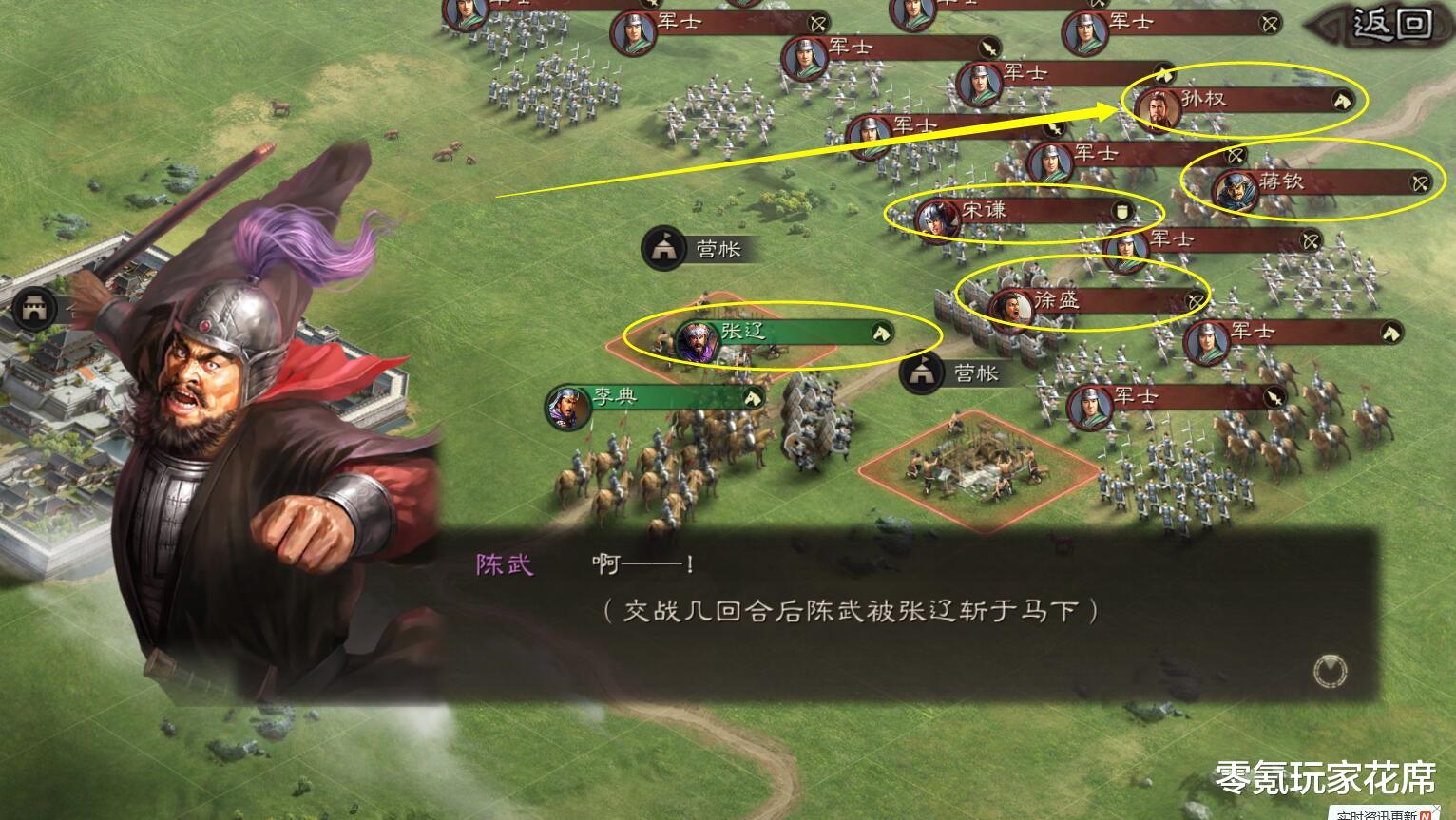1456x820 pixels.
Task: Click the upper 营帐 camp tent icon
Action: (663, 250)
